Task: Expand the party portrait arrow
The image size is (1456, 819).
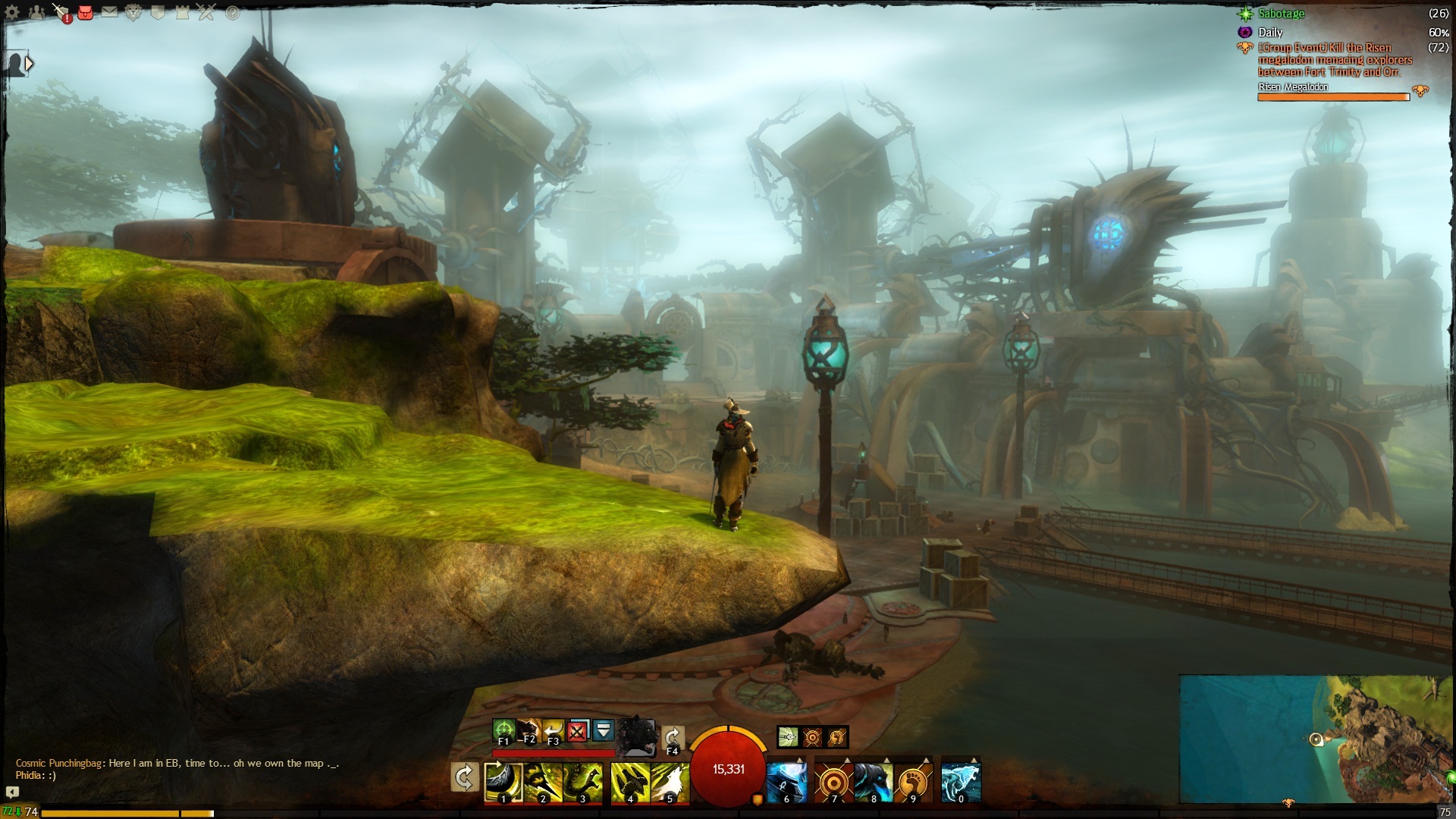Action: (x=29, y=64)
